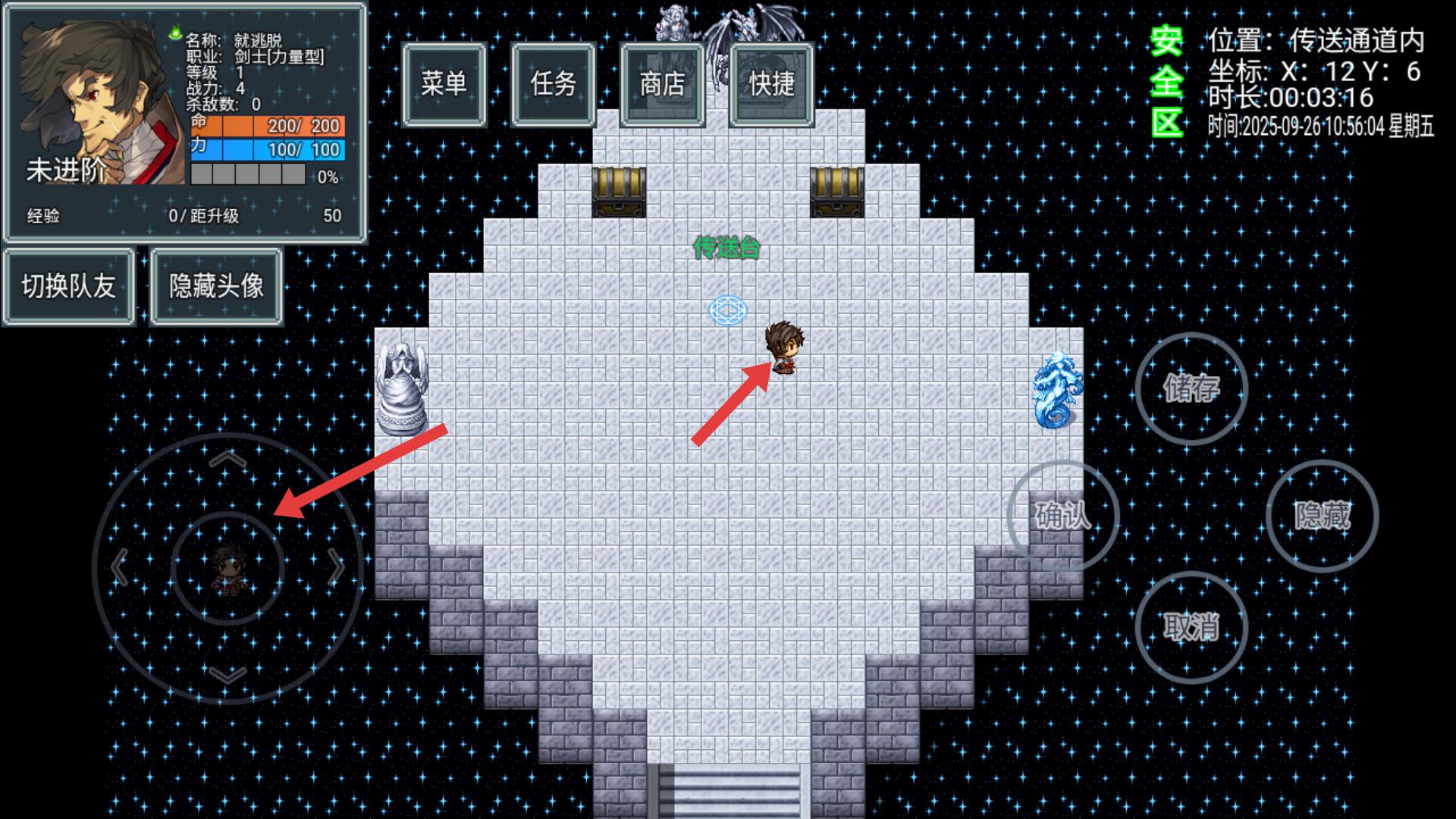Open the 菜单 menu button
This screenshot has height=819, width=1456.
point(444,84)
